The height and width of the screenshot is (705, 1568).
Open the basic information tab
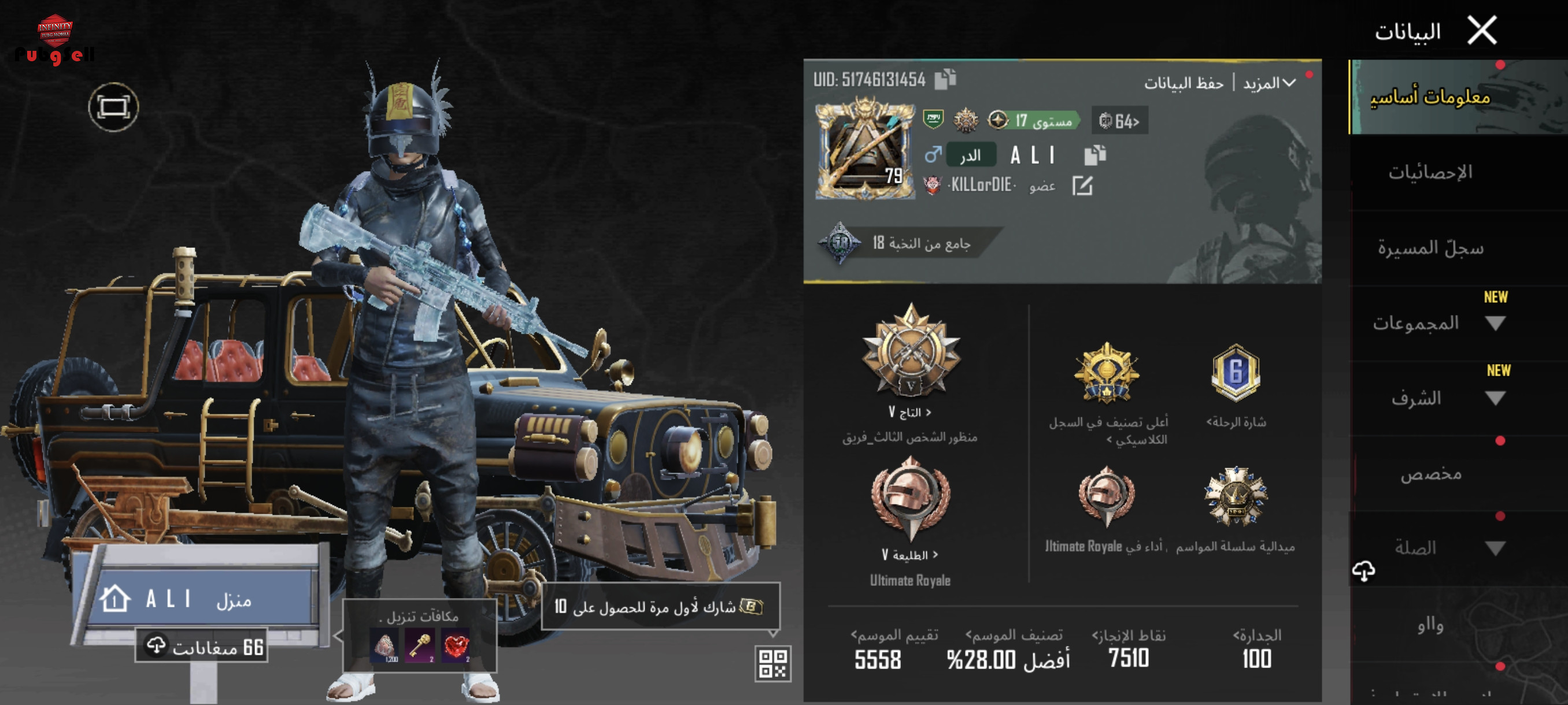click(1430, 97)
